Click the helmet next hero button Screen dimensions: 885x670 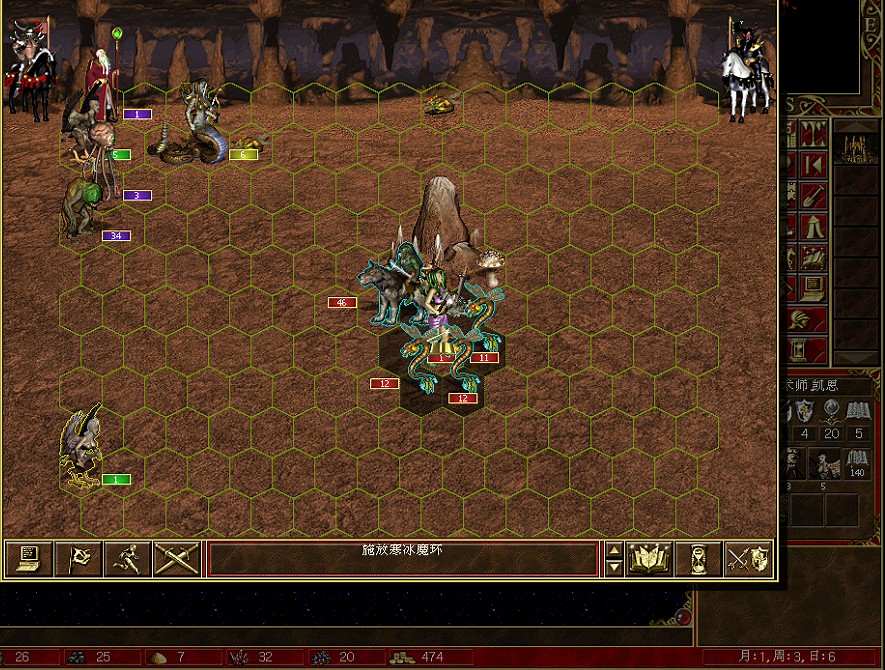pos(799,321)
